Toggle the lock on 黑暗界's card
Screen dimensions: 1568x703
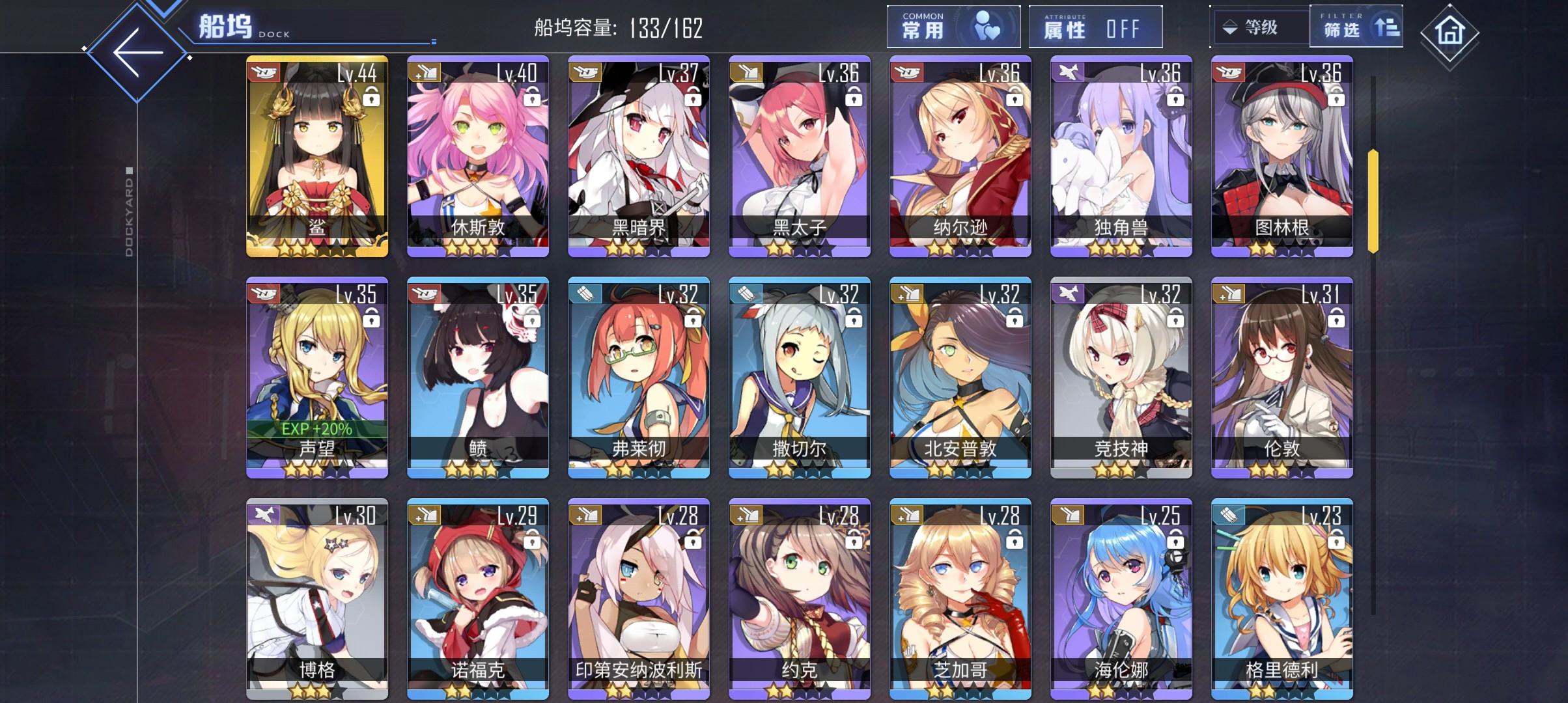(x=695, y=98)
